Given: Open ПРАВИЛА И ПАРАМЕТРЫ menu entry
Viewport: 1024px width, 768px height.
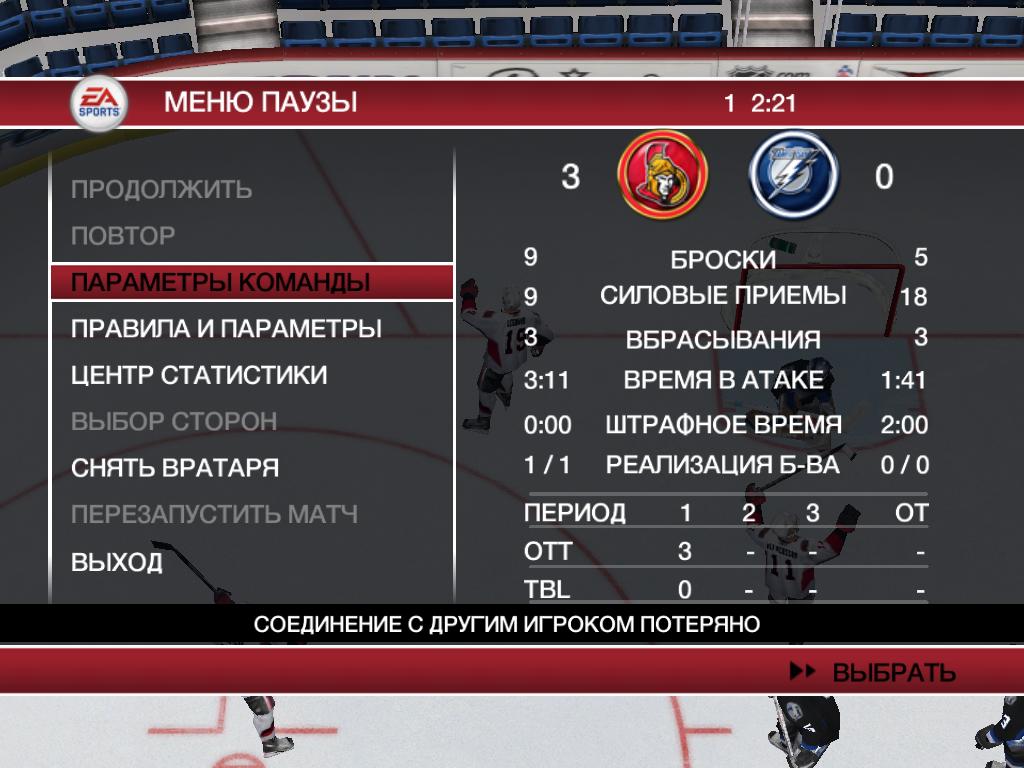Looking at the screenshot, I should pos(226,328).
